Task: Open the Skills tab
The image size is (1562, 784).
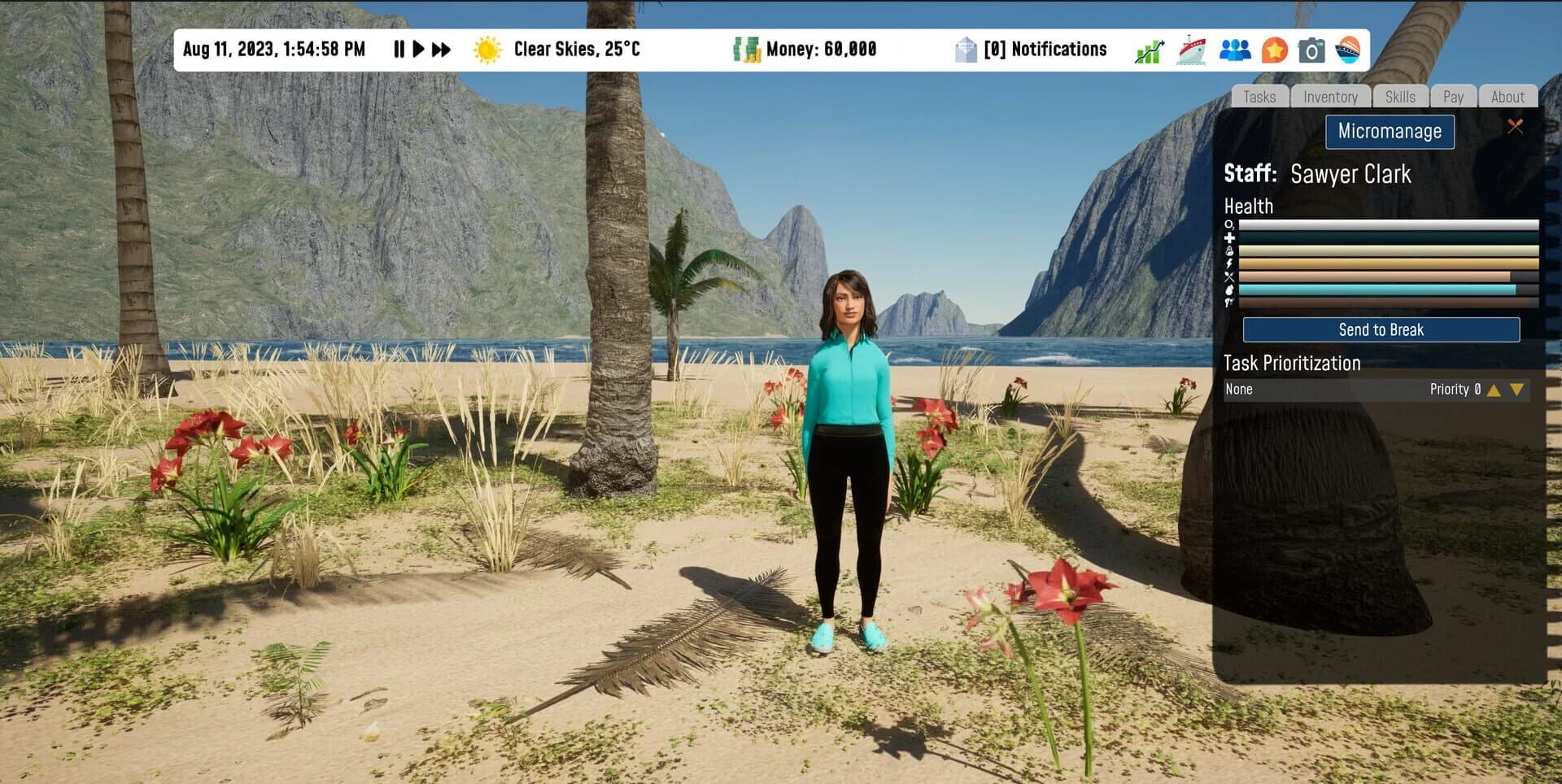Action: coord(1400,96)
